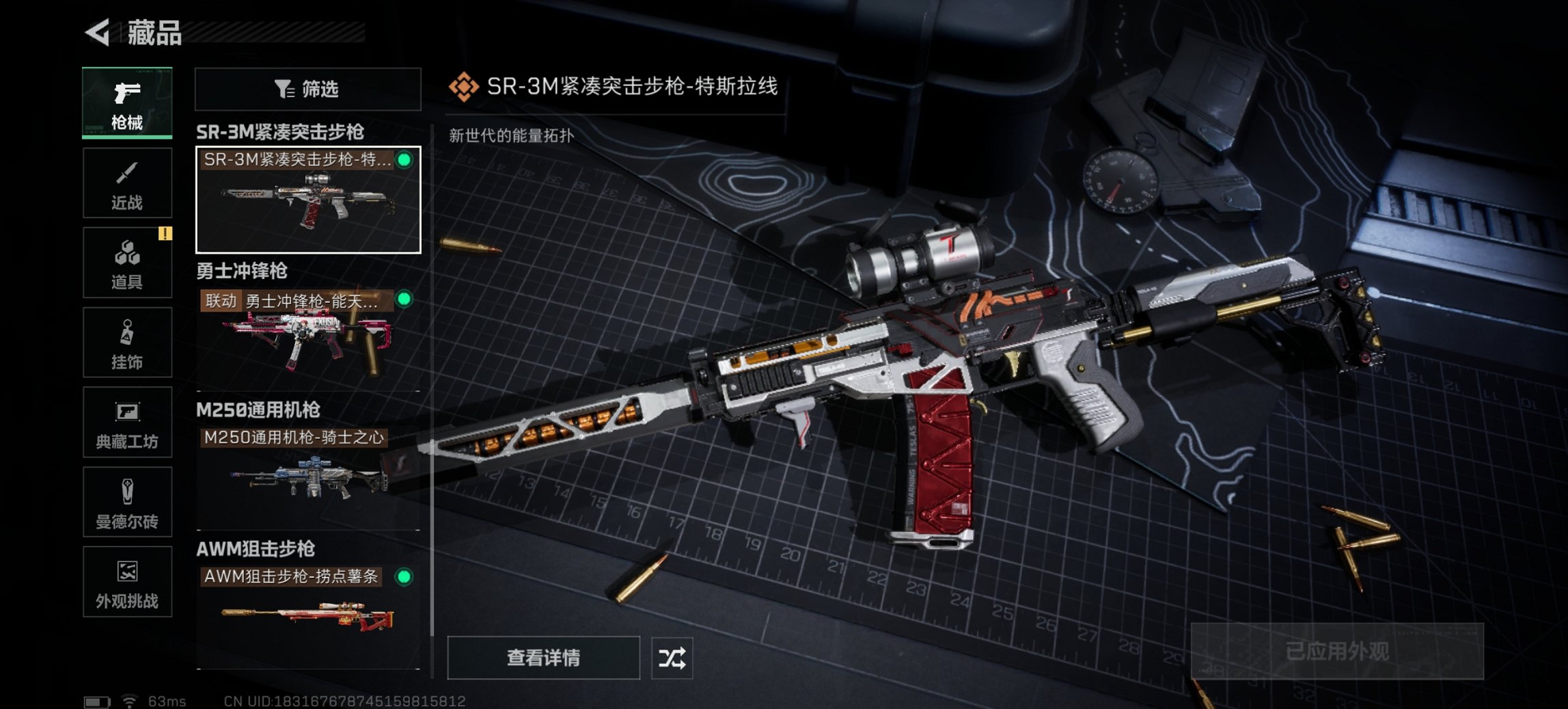The width and height of the screenshot is (1568, 709).
Task: Select the 曼德尔砖 category icon
Action: [x=126, y=503]
